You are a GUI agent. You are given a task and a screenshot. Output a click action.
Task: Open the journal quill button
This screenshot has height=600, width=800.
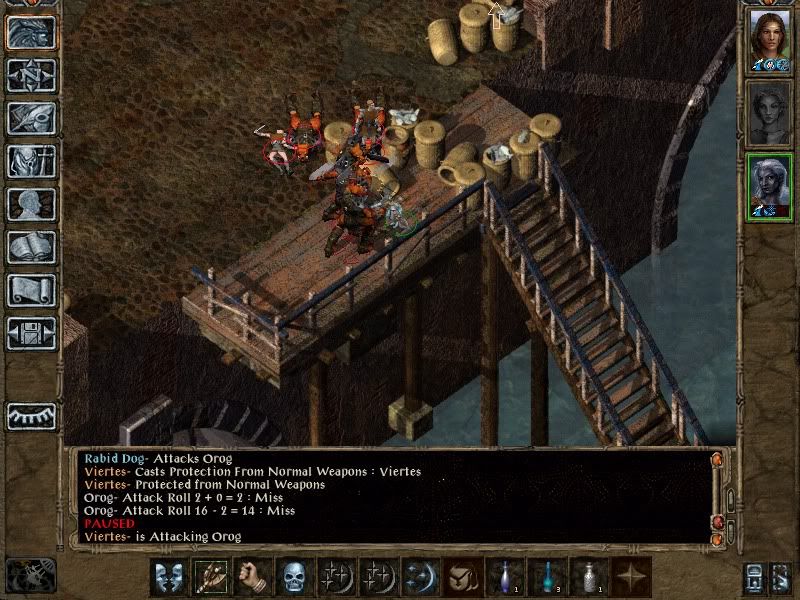(x=31, y=118)
